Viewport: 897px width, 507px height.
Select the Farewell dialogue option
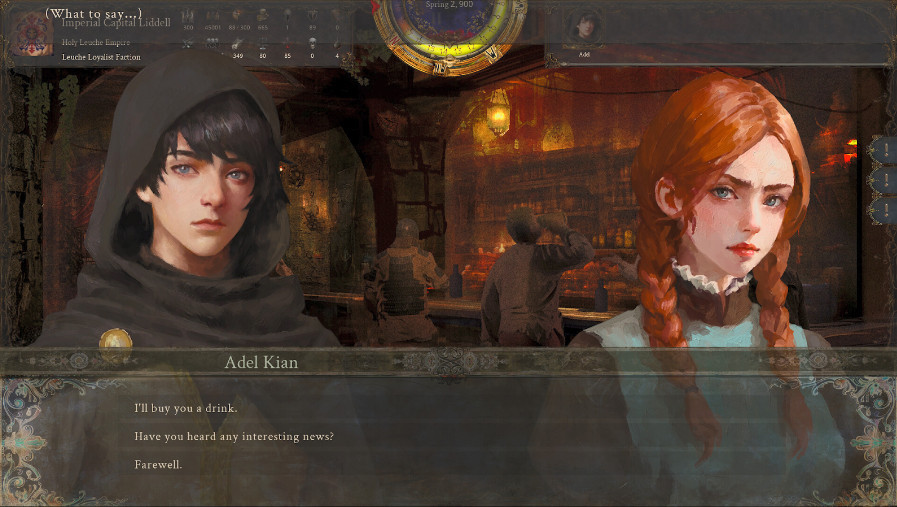pyautogui.click(x=158, y=465)
